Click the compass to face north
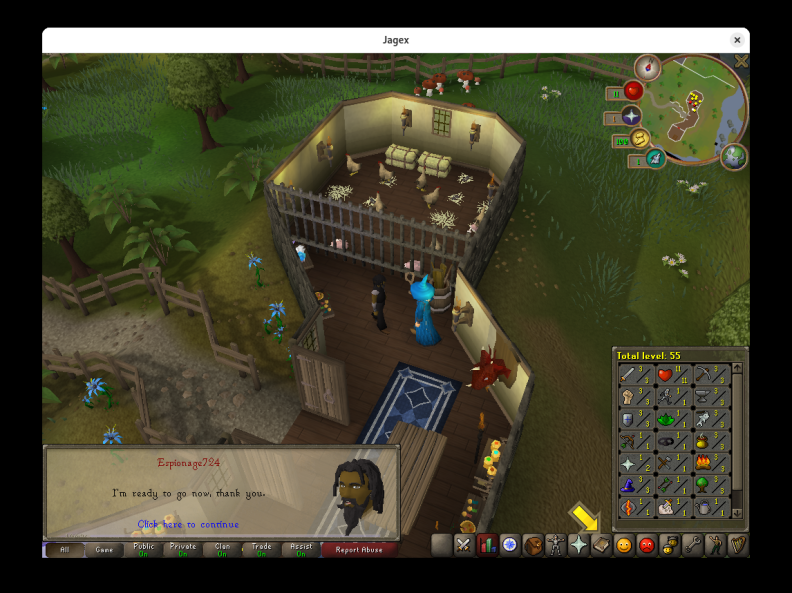This screenshot has height=593, width=792. [647, 67]
